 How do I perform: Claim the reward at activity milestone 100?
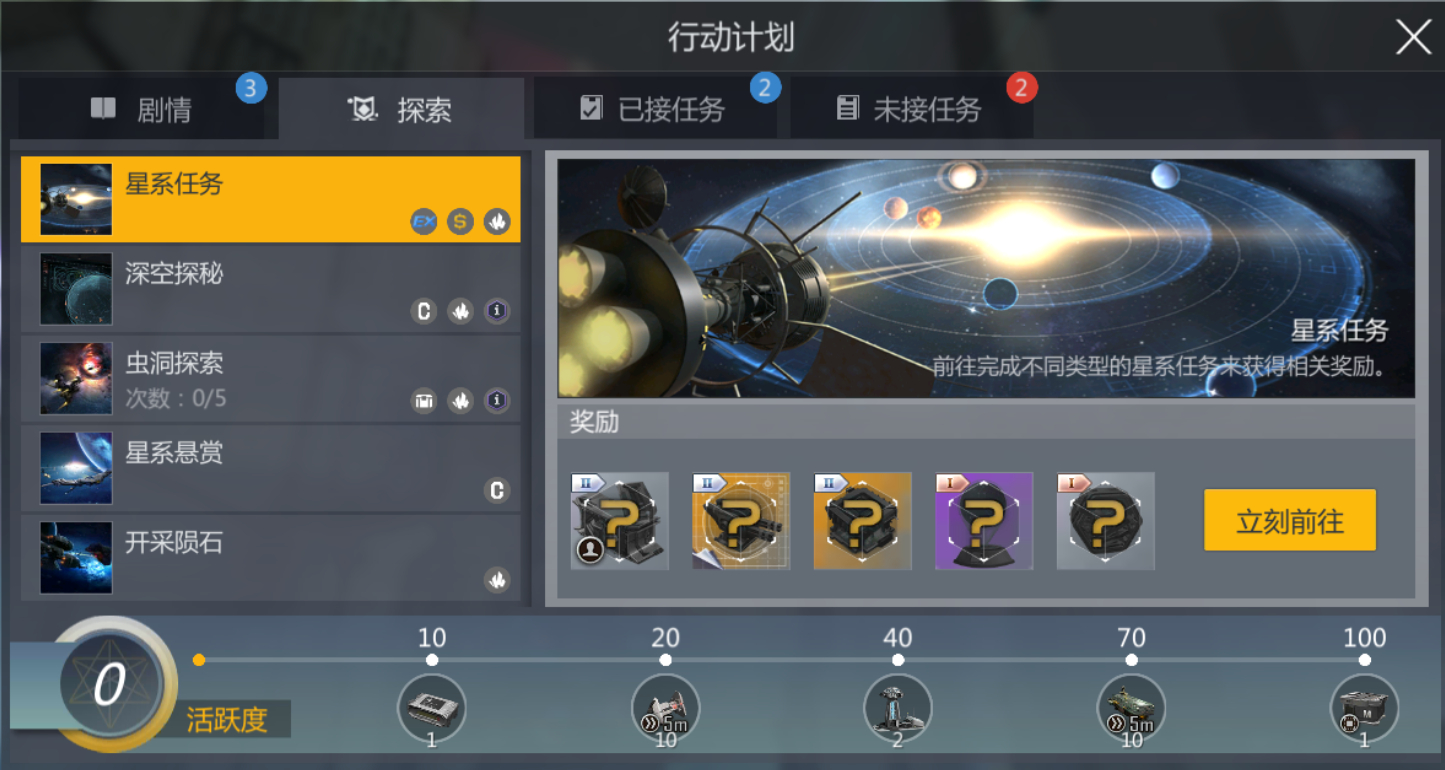pos(1364,707)
